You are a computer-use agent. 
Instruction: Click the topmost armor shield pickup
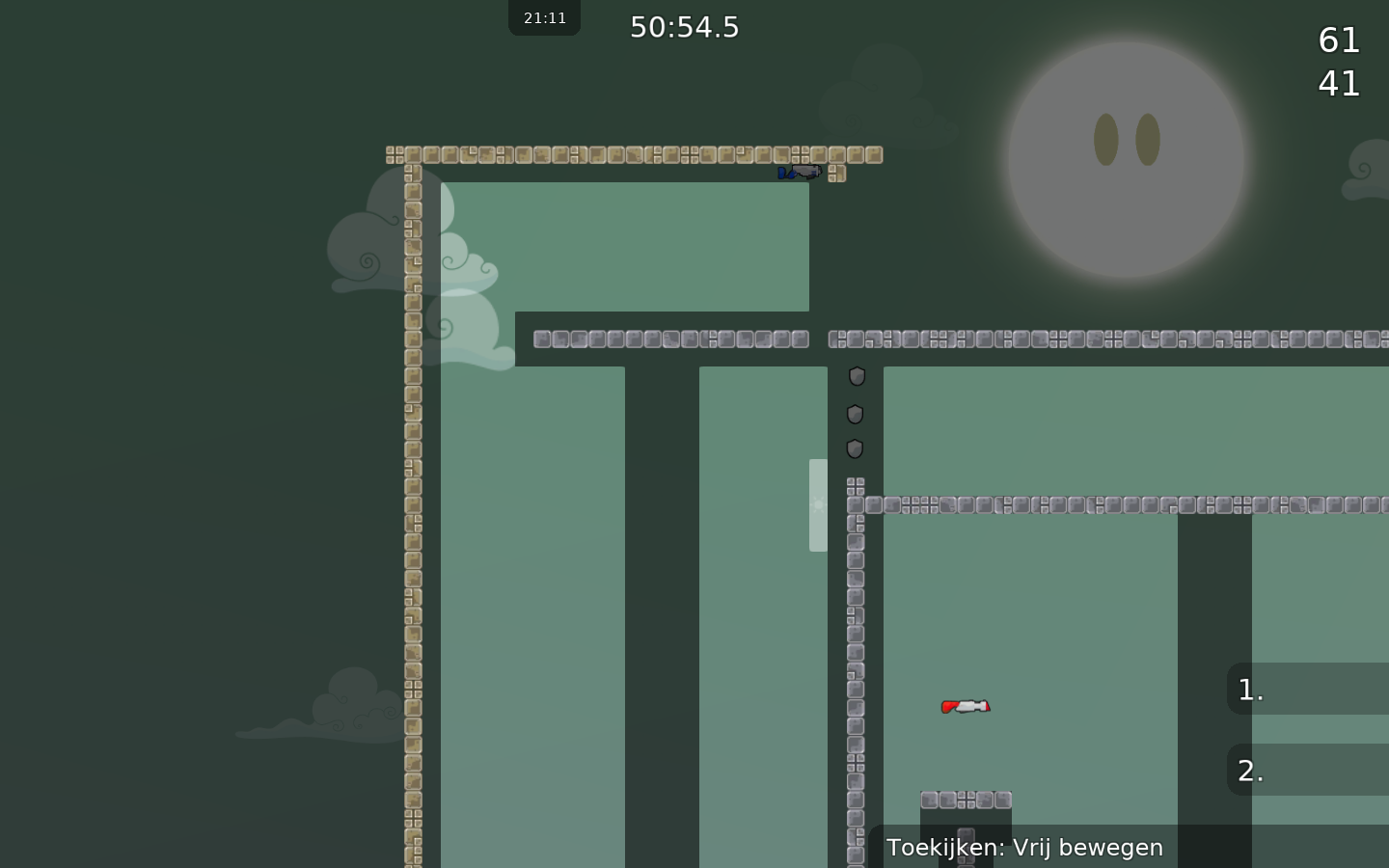(x=855, y=376)
